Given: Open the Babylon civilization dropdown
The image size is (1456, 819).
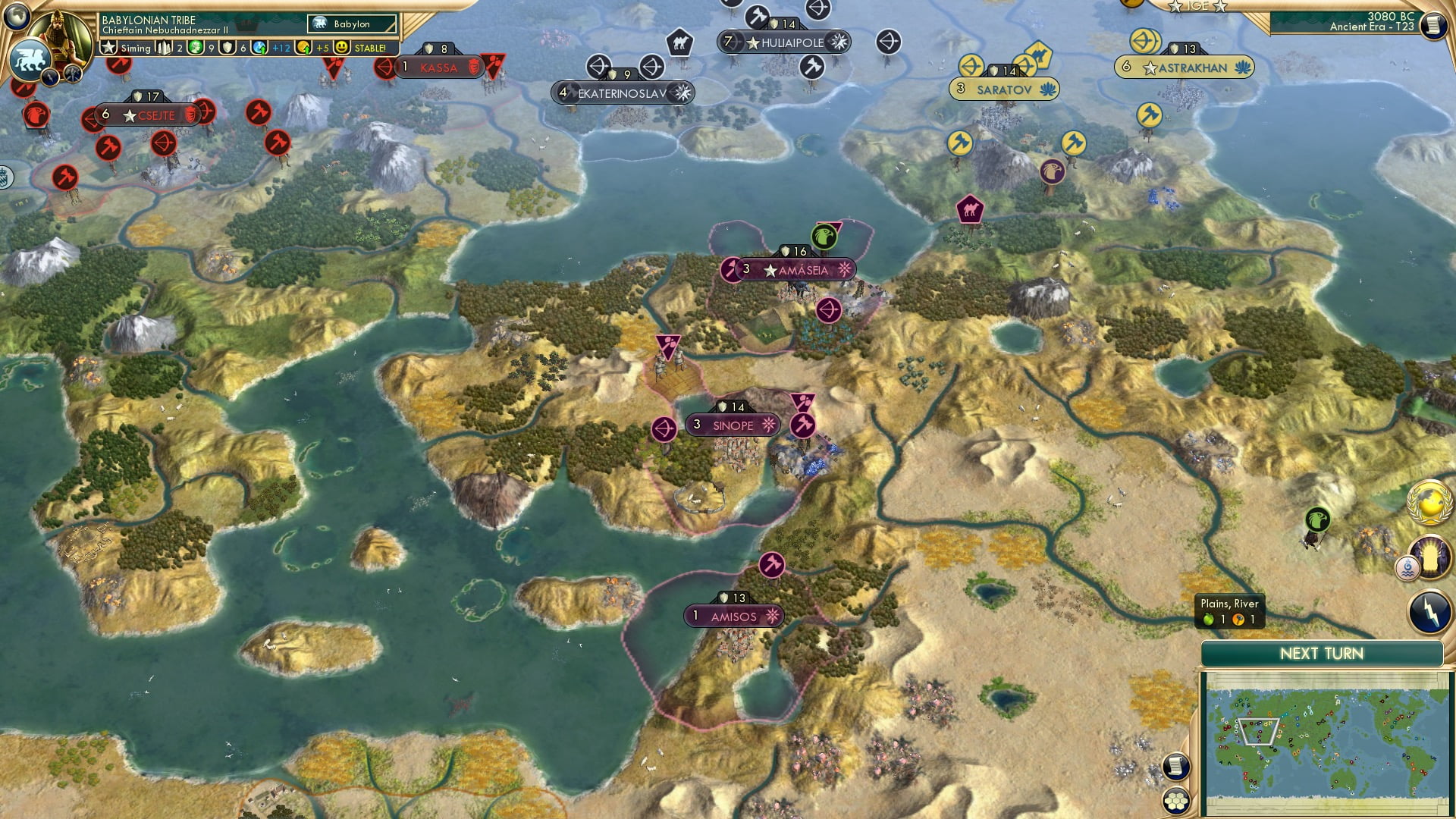Looking at the screenshot, I should pyautogui.click(x=352, y=24).
